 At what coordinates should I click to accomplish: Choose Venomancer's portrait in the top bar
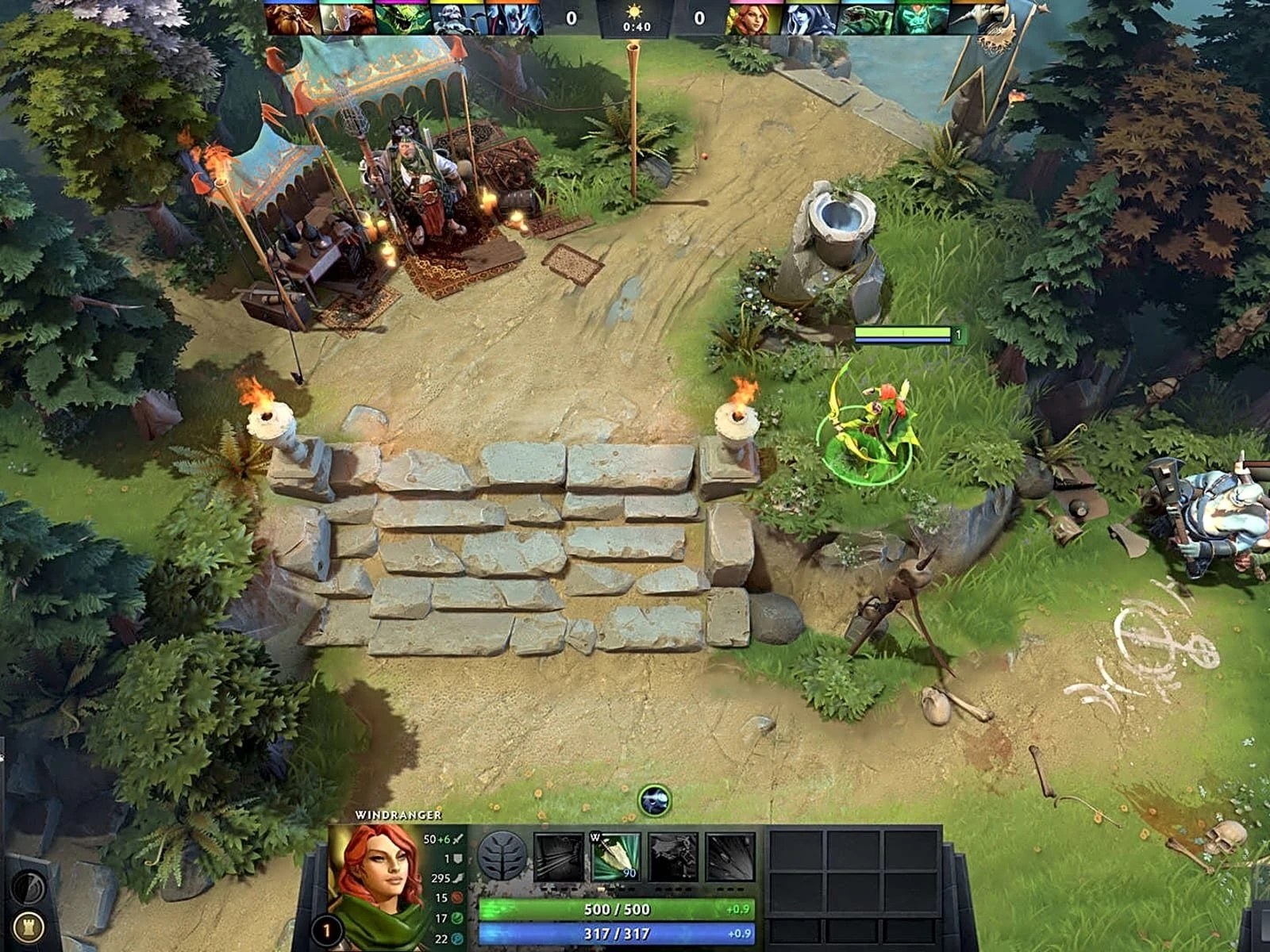coord(403,18)
